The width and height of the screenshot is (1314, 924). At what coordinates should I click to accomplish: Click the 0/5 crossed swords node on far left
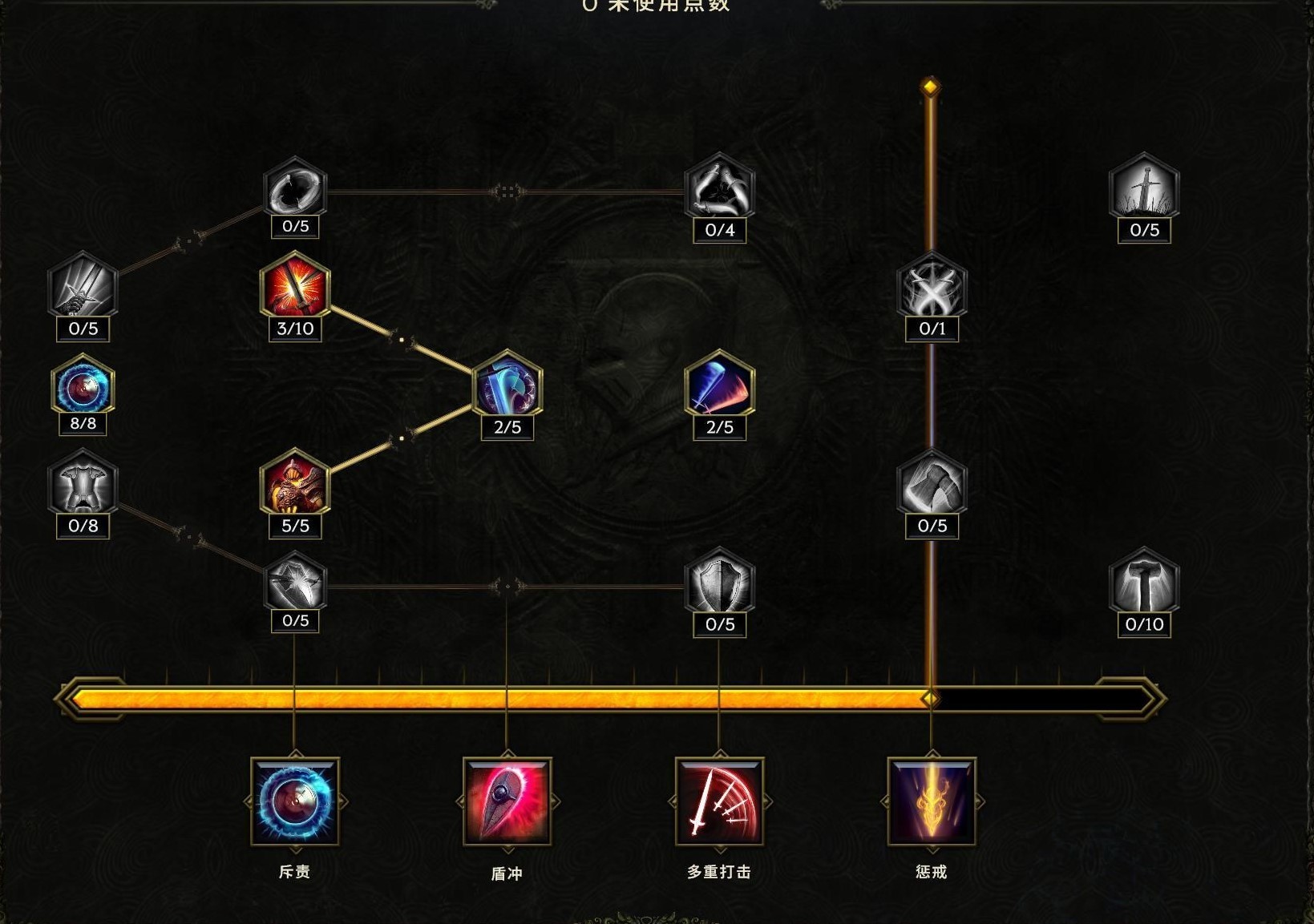tap(81, 295)
